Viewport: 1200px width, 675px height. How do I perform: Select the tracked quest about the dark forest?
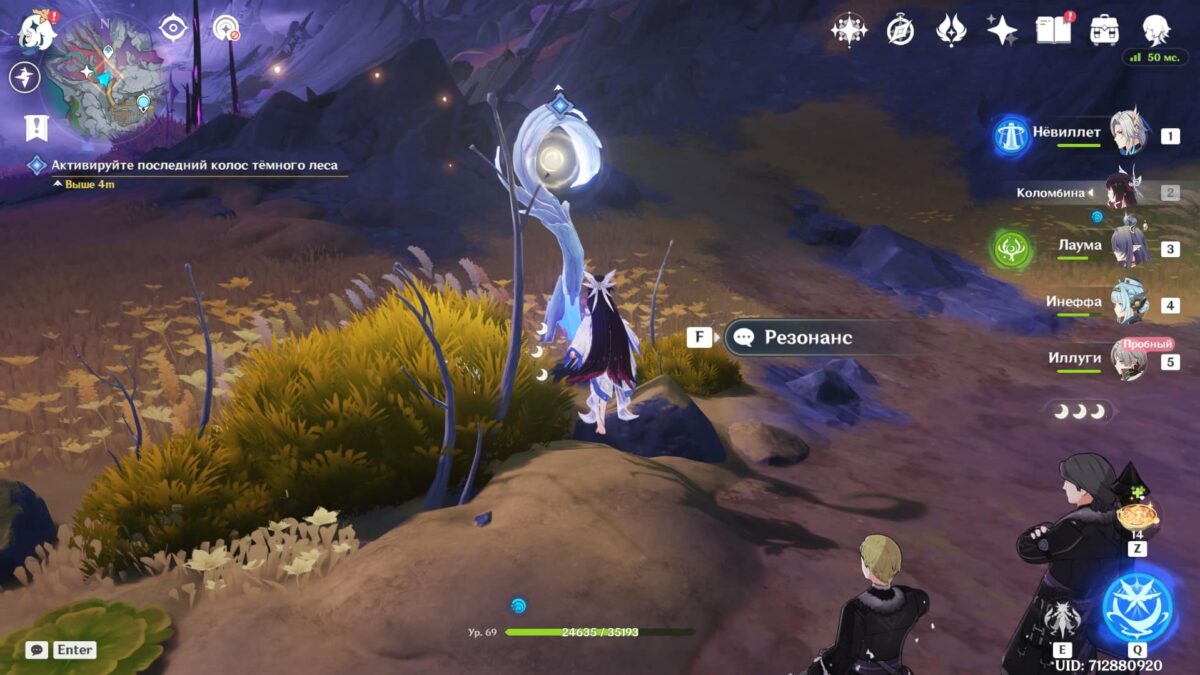coord(195,165)
